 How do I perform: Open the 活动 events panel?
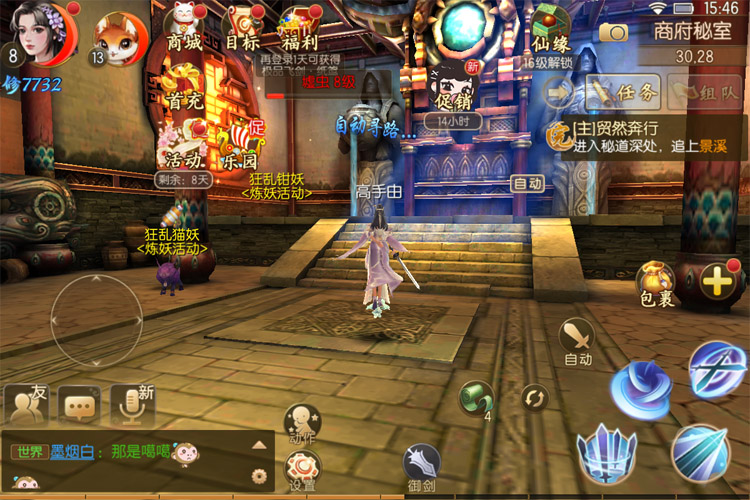click(x=185, y=145)
